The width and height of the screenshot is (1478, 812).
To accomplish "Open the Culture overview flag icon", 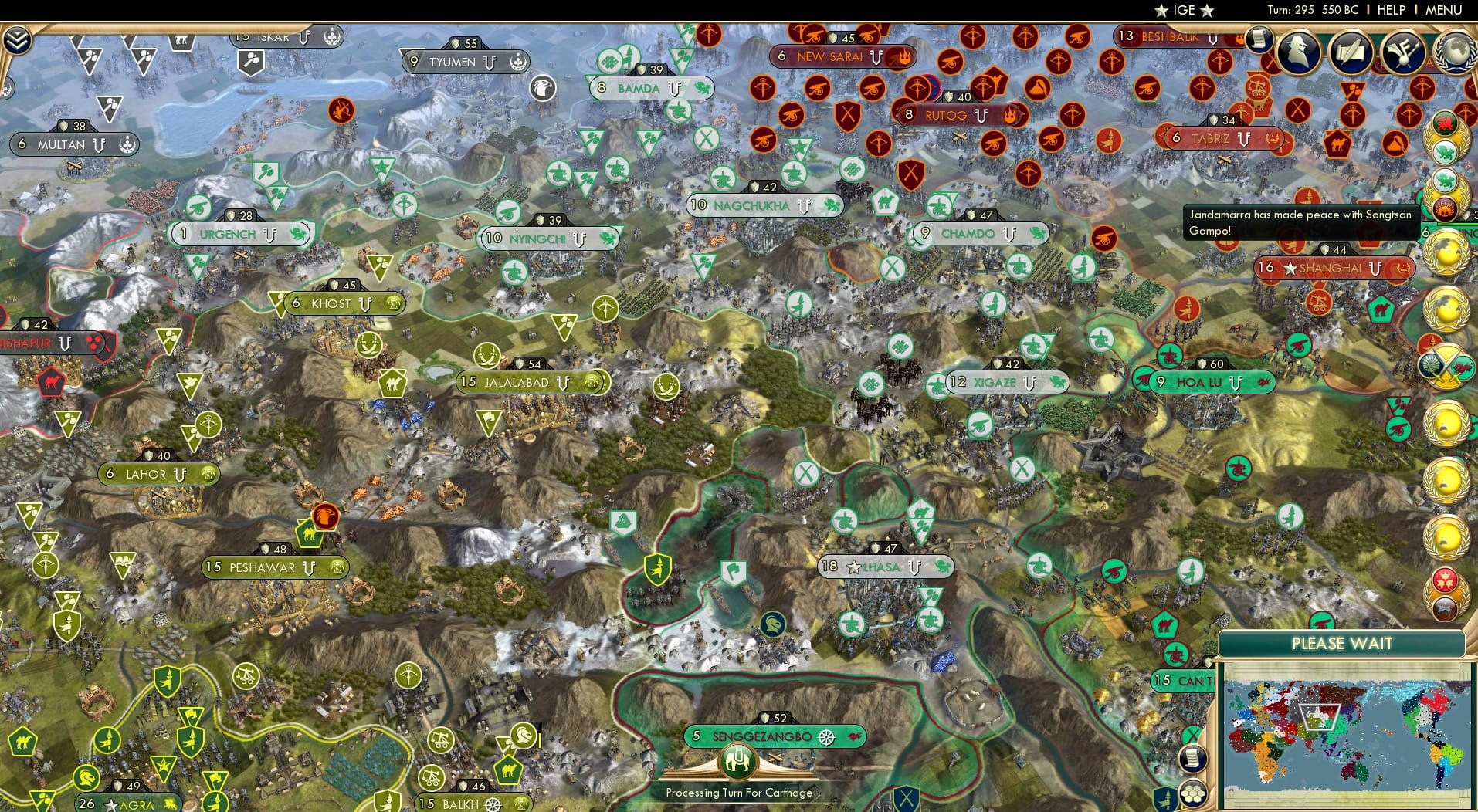I will pyautogui.click(x=1405, y=52).
